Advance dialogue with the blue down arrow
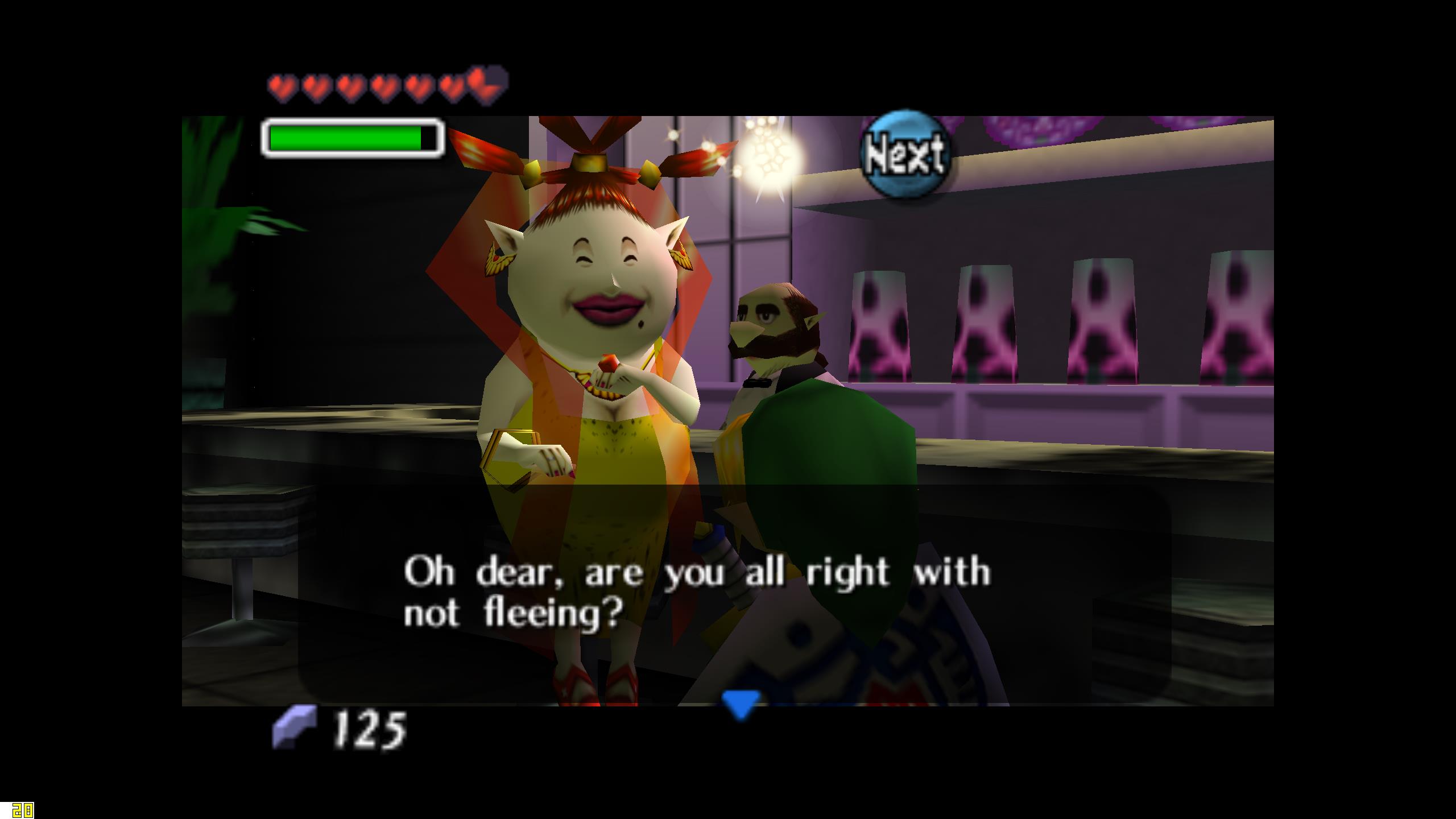 (x=740, y=703)
